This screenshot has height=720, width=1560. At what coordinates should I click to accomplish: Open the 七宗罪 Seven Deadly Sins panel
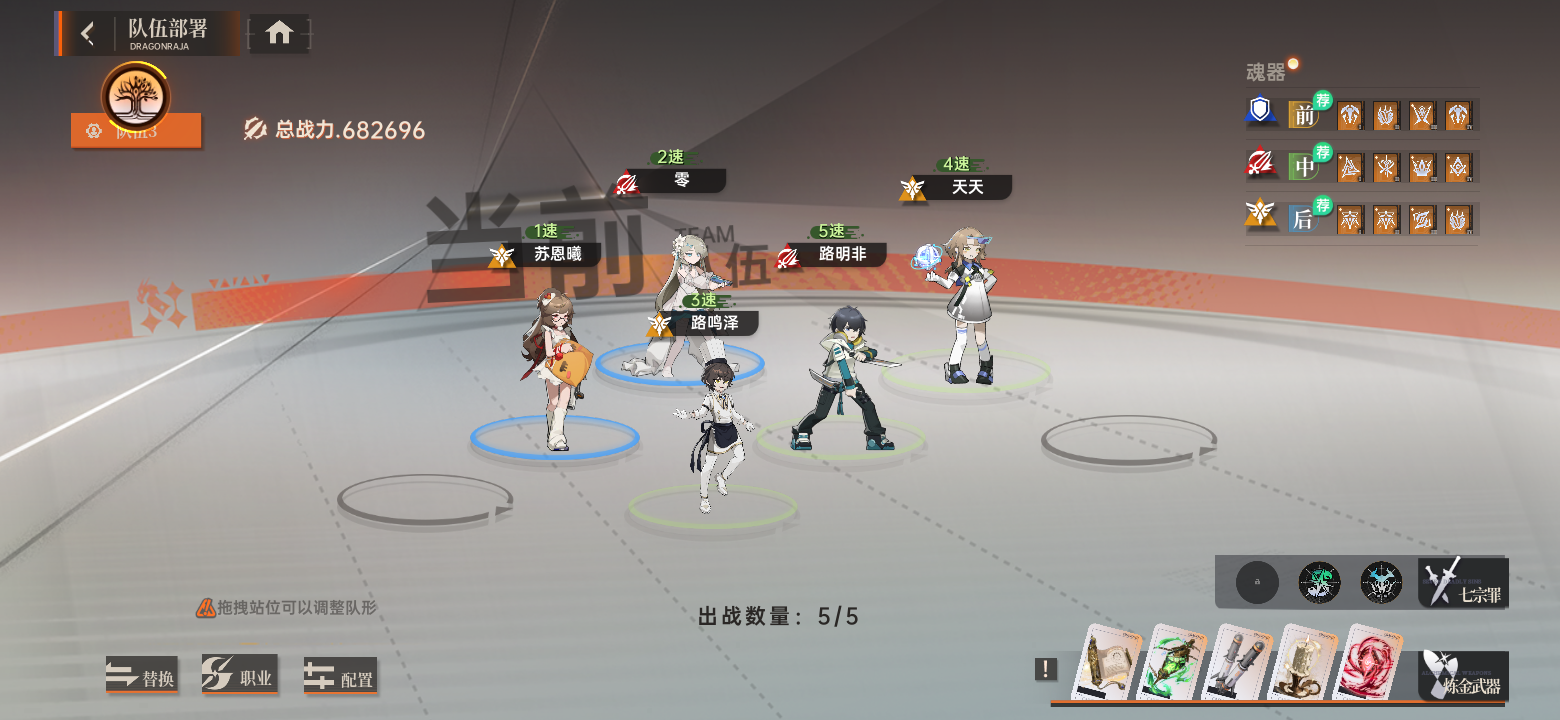tap(1464, 583)
